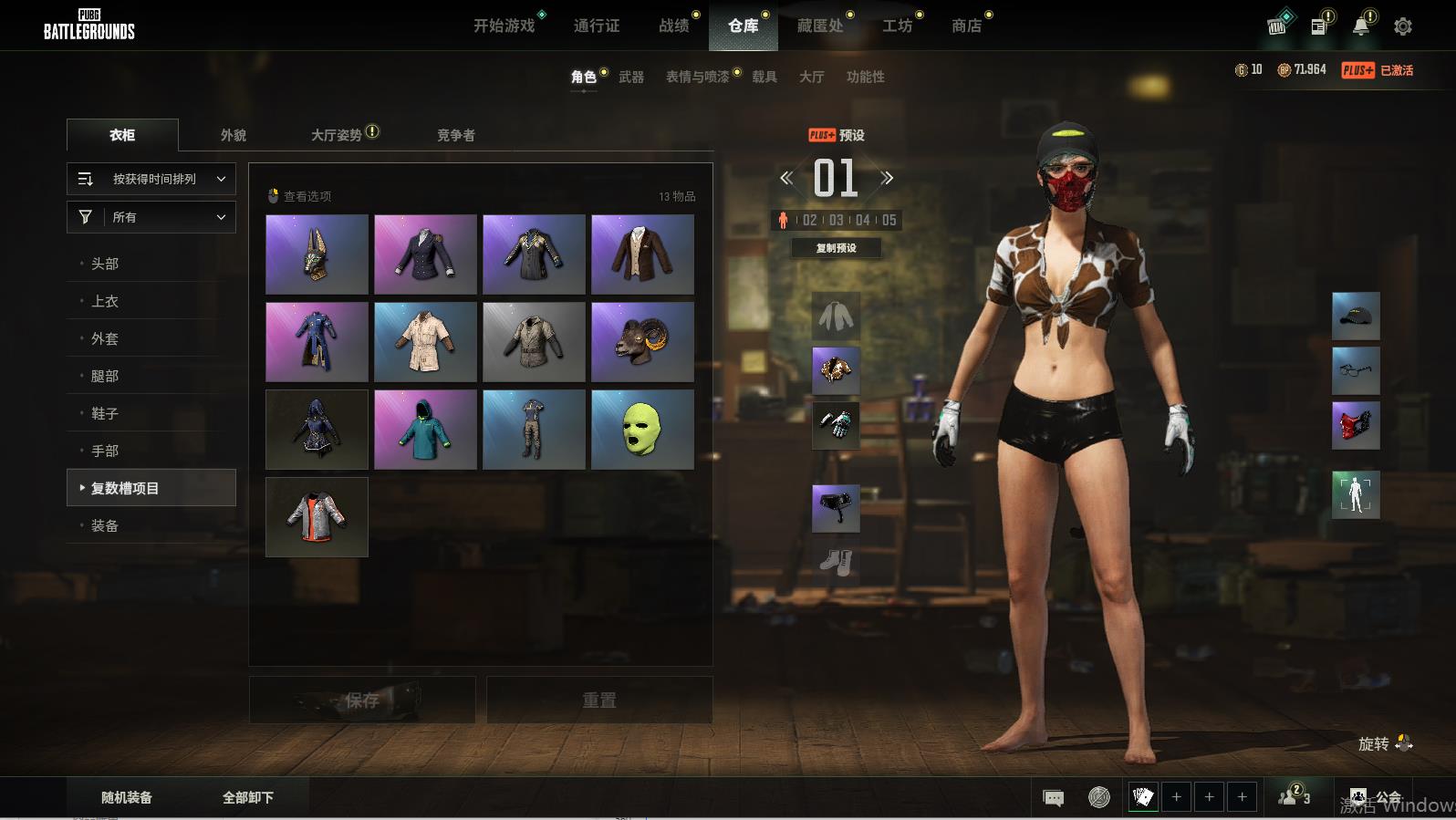Unequip everything with 全部卸下
The image size is (1456, 820).
pyautogui.click(x=248, y=797)
